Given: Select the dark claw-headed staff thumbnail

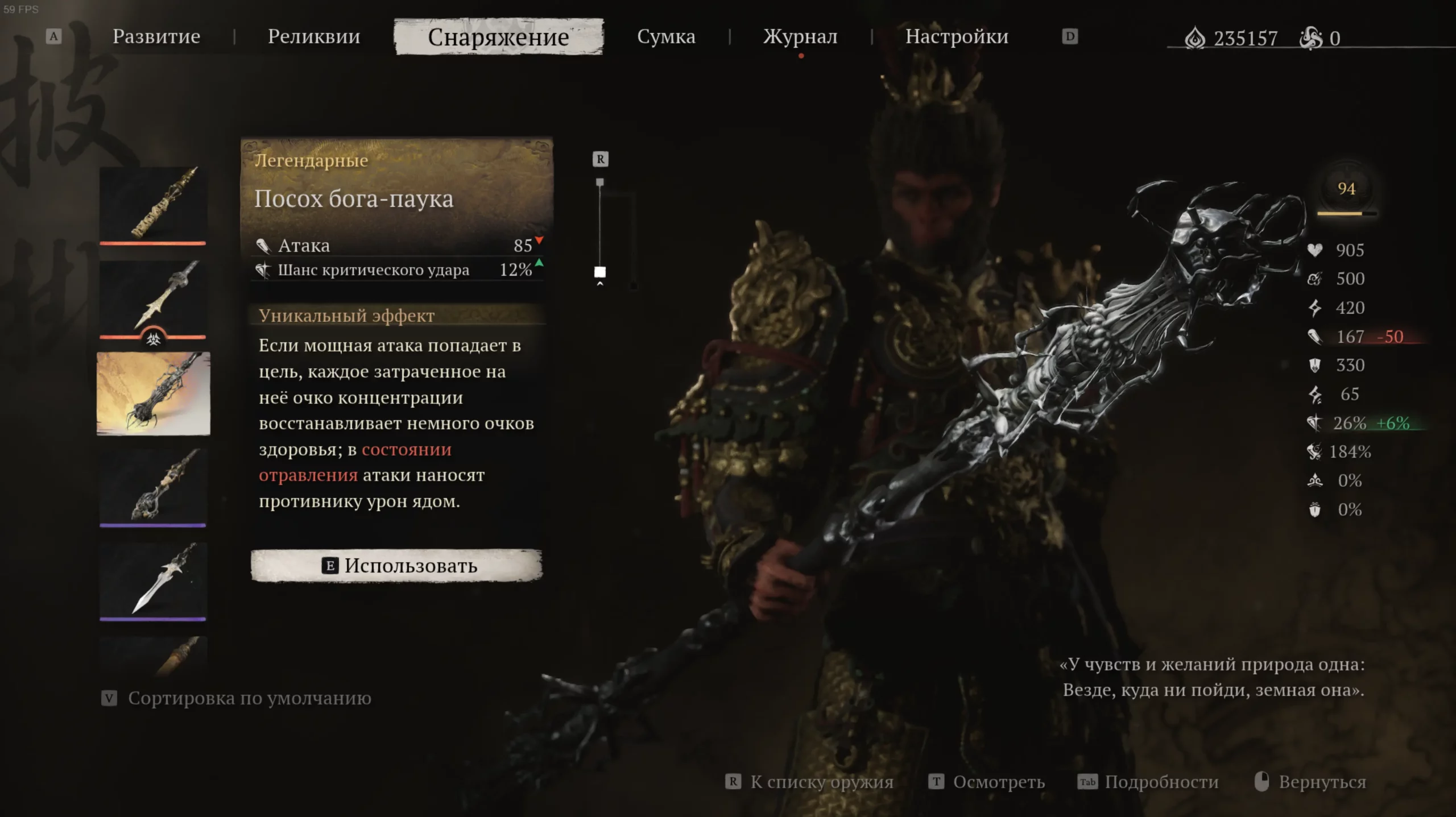Looking at the screenshot, I should [153, 486].
